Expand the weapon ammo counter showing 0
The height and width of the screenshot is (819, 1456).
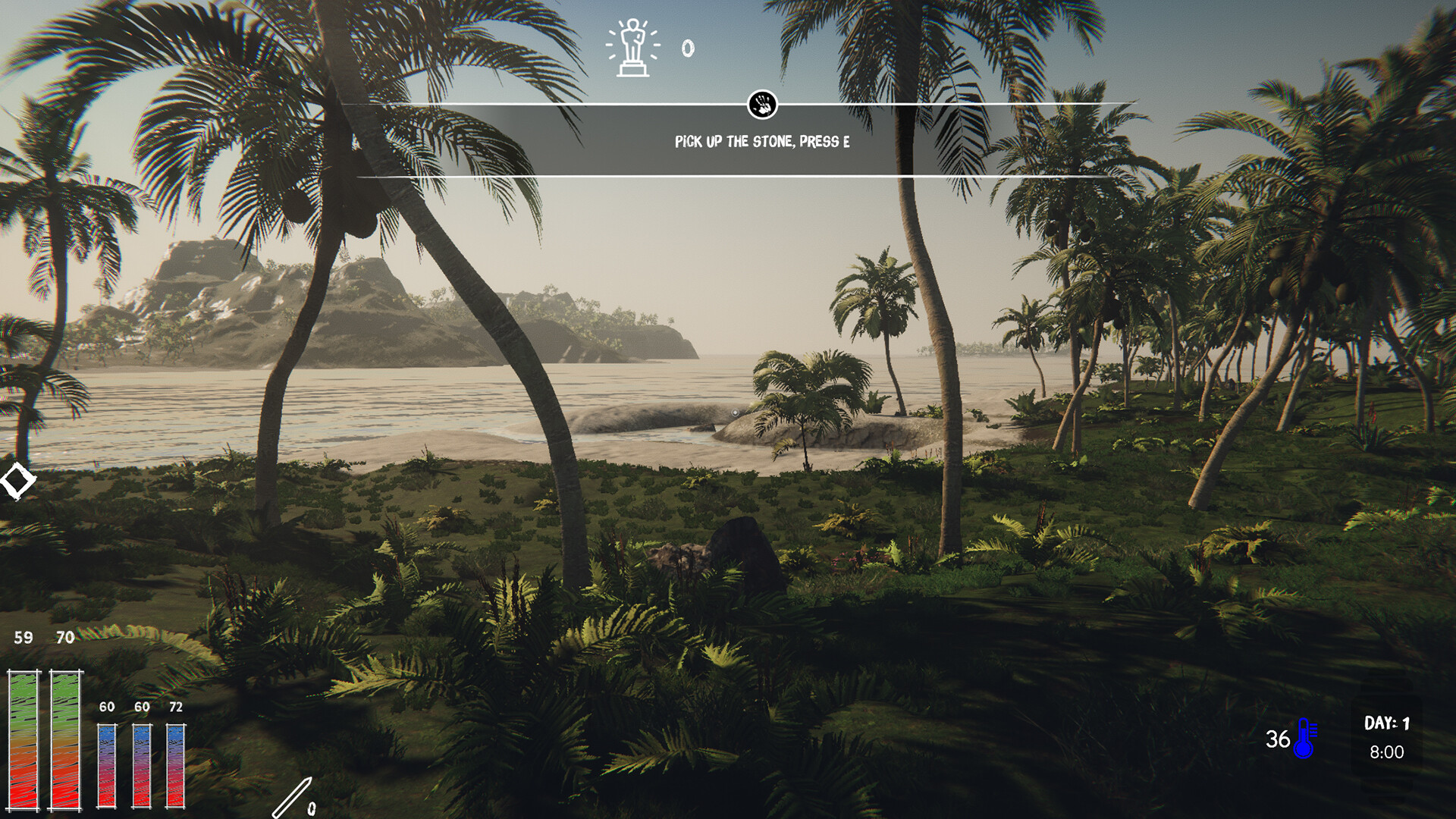tap(313, 809)
